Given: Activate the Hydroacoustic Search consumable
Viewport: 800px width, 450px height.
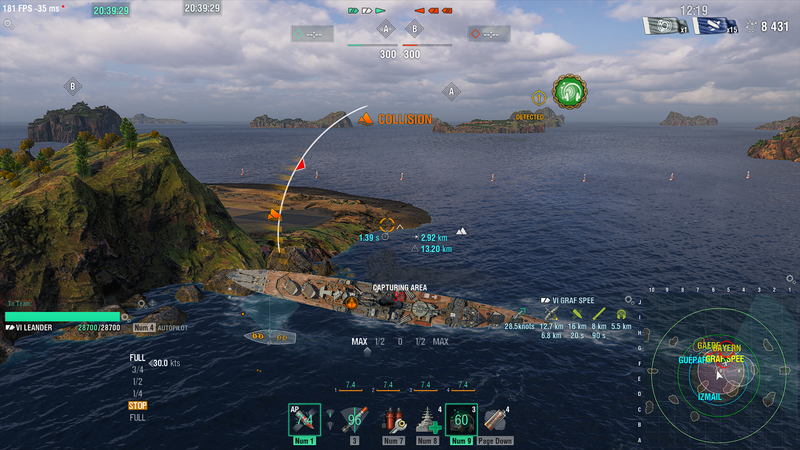Looking at the screenshot, I should click(461, 420).
